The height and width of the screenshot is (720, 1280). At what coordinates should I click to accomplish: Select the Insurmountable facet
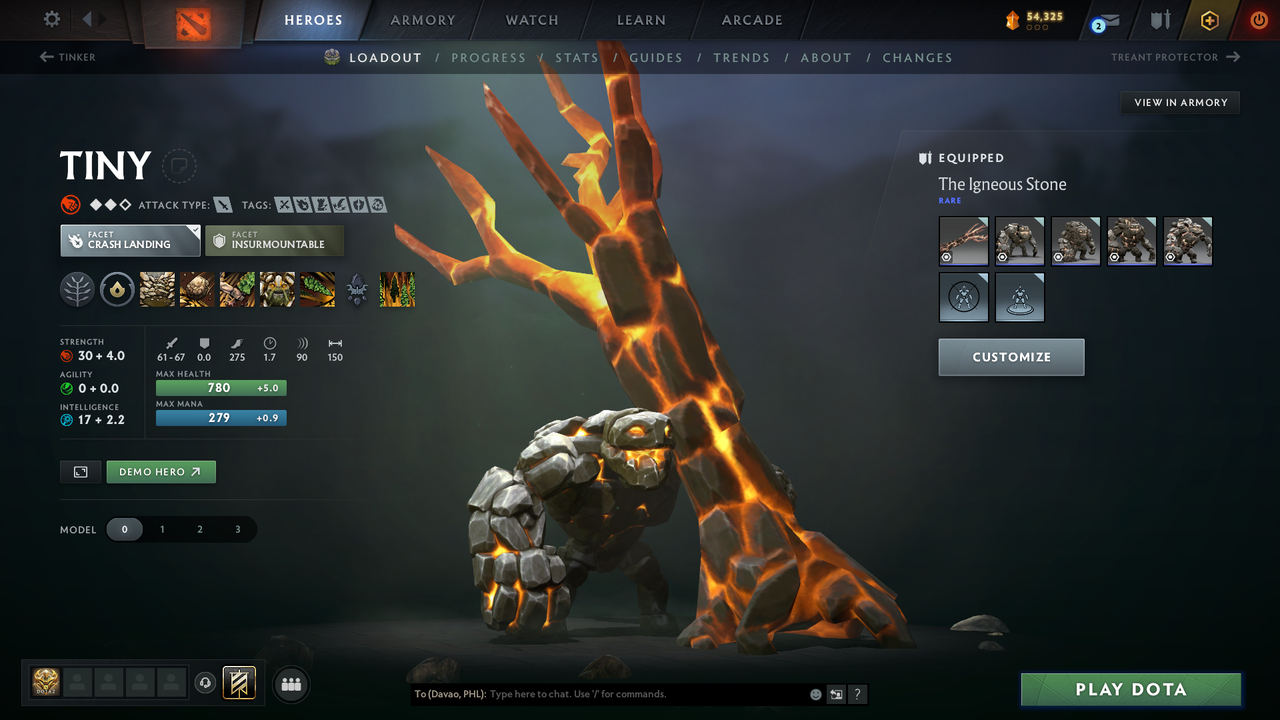274,240
